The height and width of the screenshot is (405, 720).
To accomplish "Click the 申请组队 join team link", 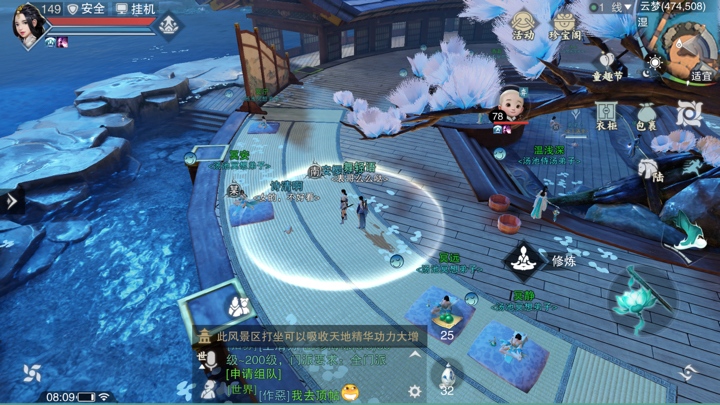I will 254,374.
